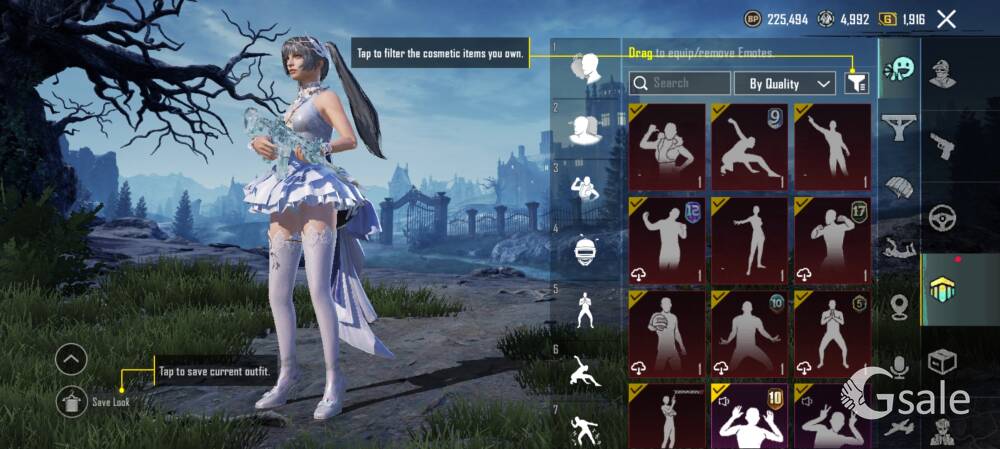Close the inventory screen
1000x449 pixels.
point(946,19)
